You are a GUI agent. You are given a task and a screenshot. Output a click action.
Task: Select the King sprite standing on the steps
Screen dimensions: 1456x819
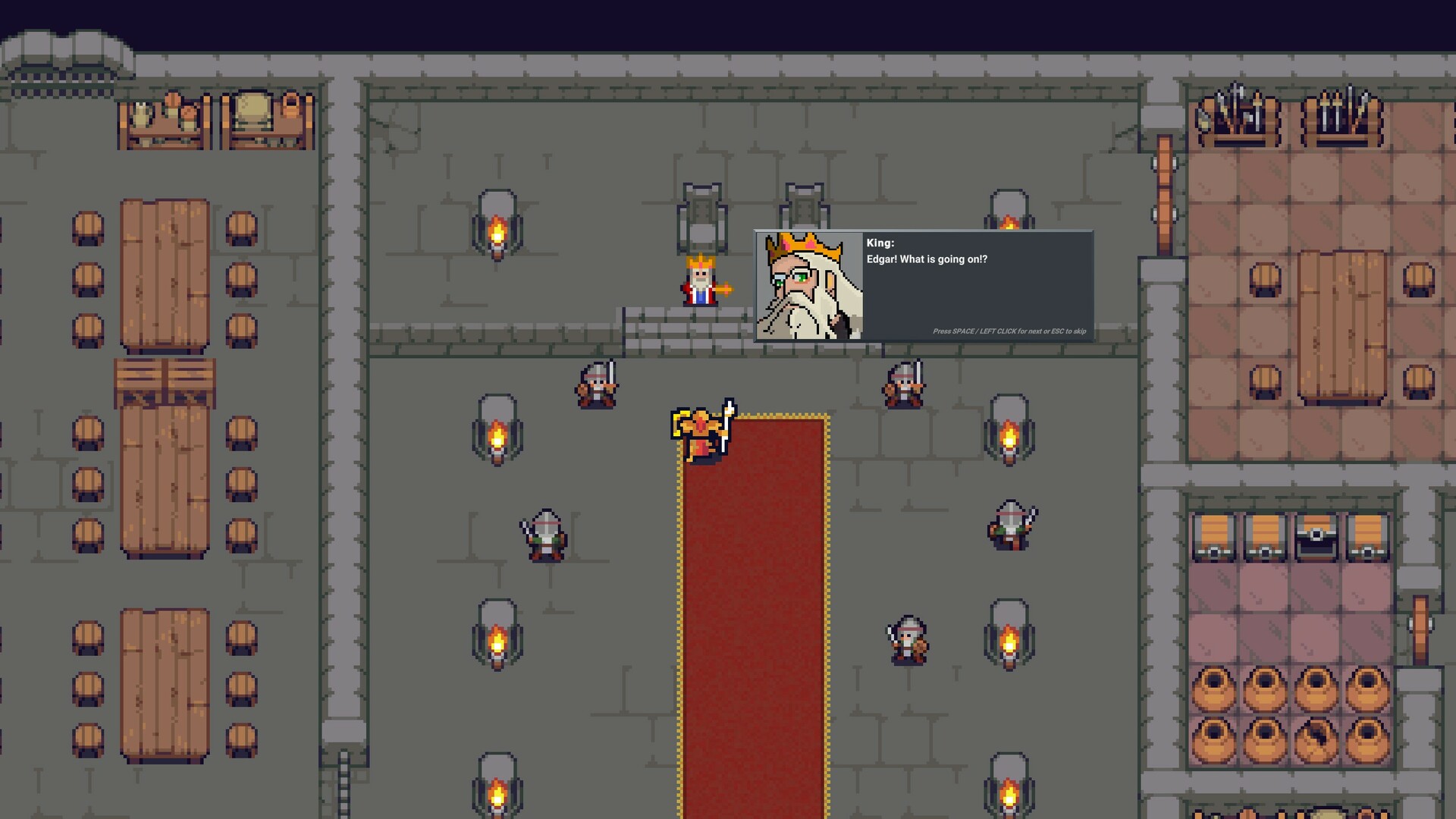[699, 282]
